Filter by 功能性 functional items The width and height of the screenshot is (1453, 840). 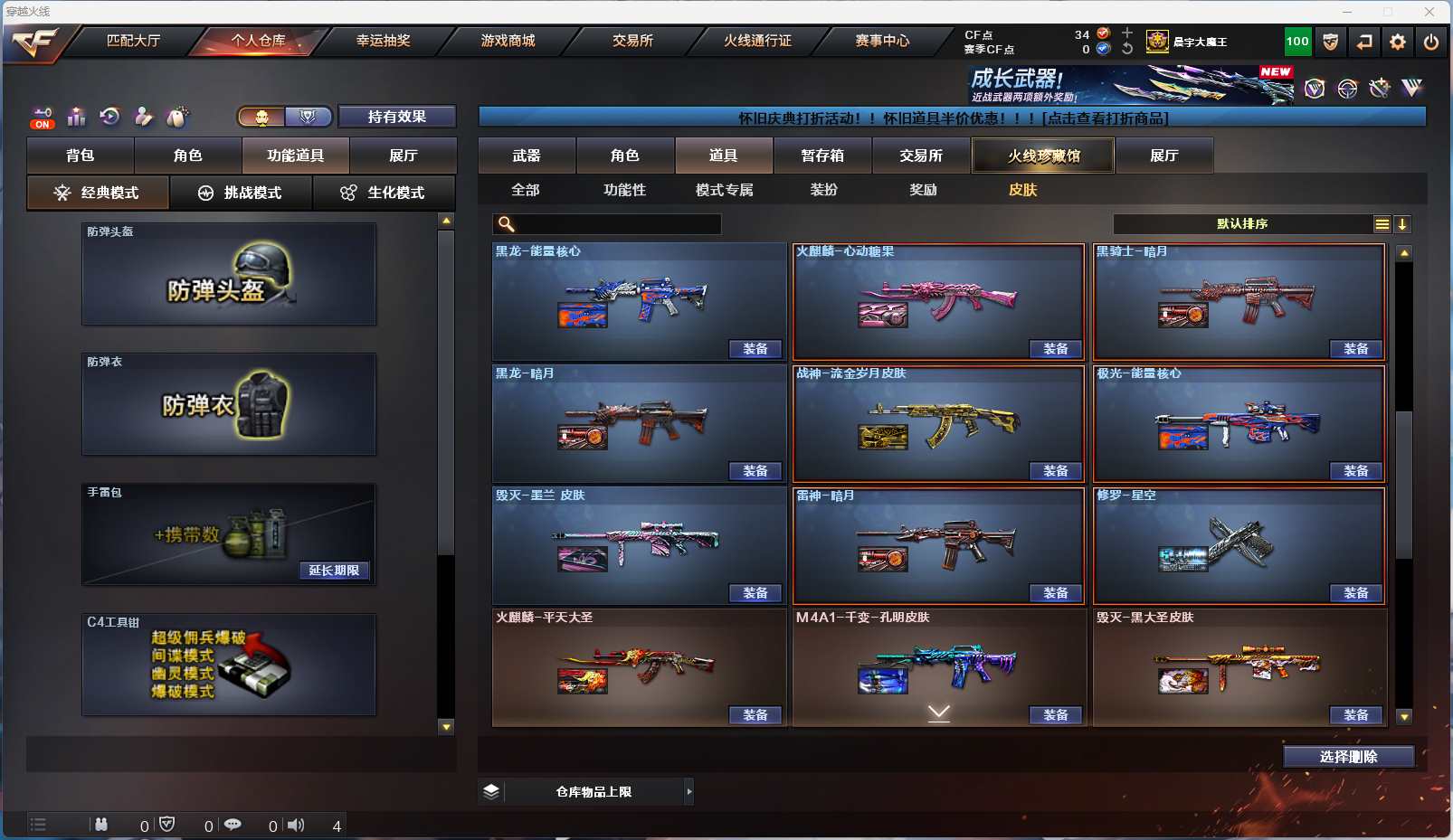[624, 190]
